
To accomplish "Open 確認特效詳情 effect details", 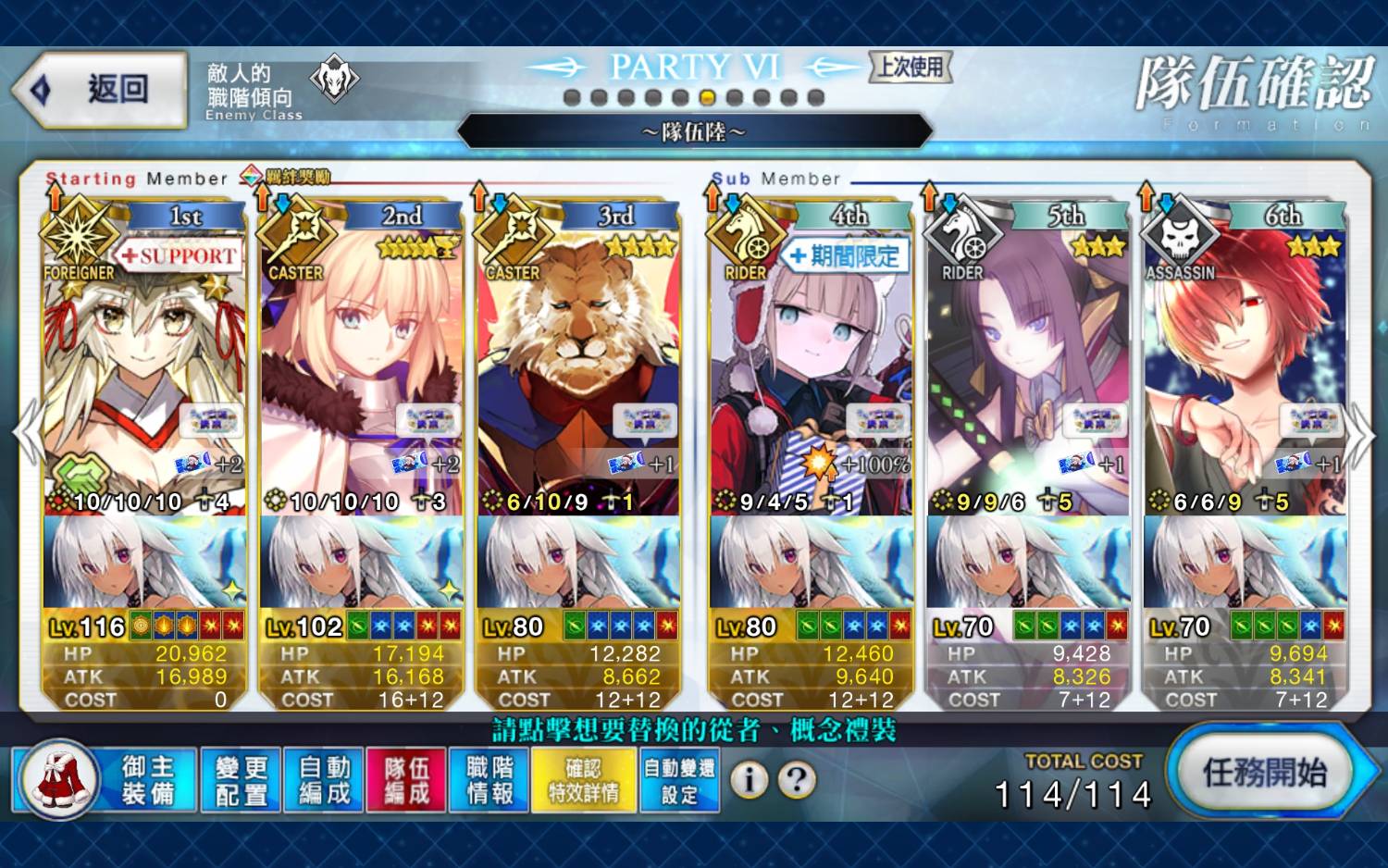I will (x=584, y=780).
